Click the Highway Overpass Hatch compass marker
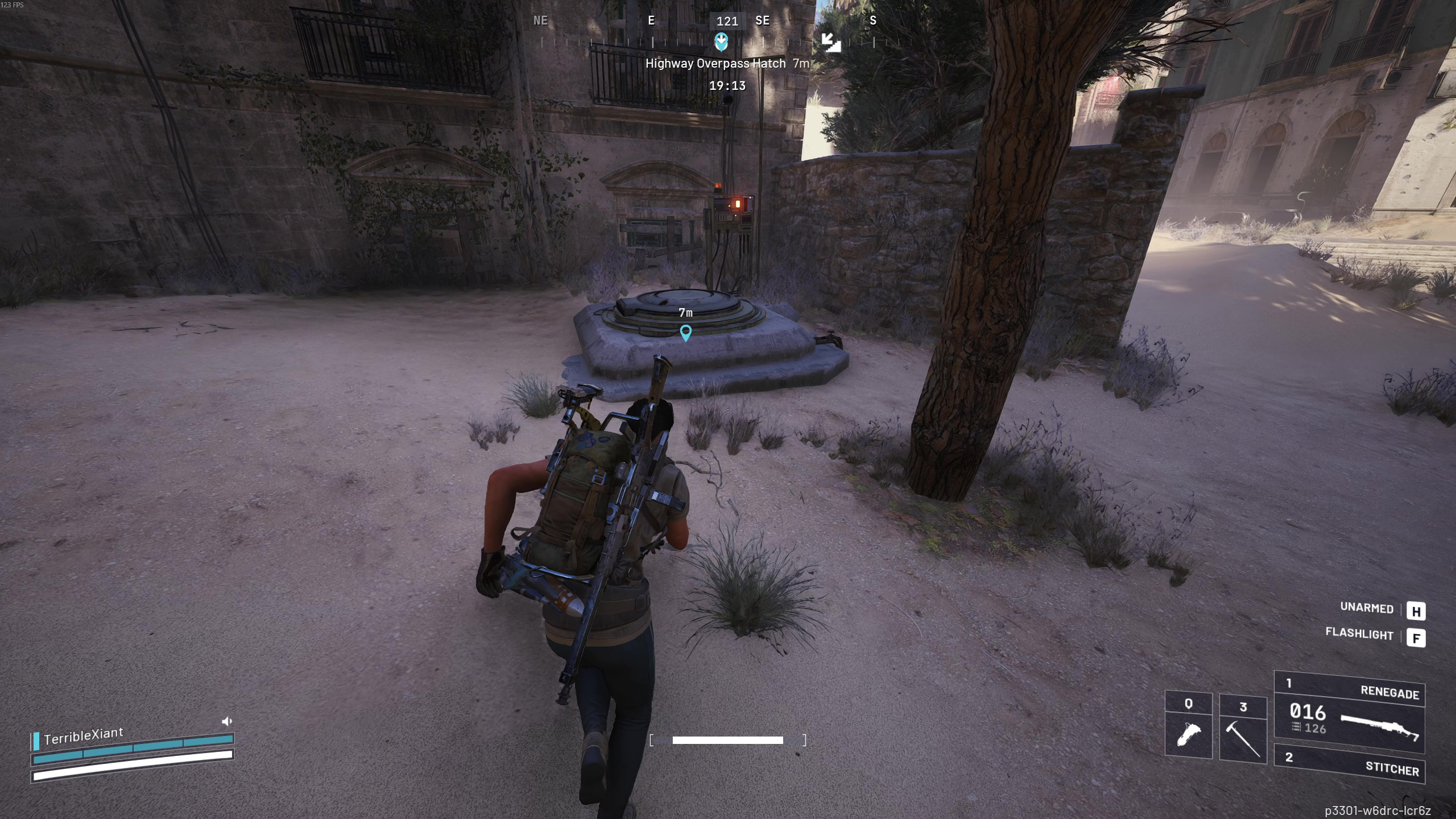This screenshot has height=819, width=1456. tap(721, 42)
